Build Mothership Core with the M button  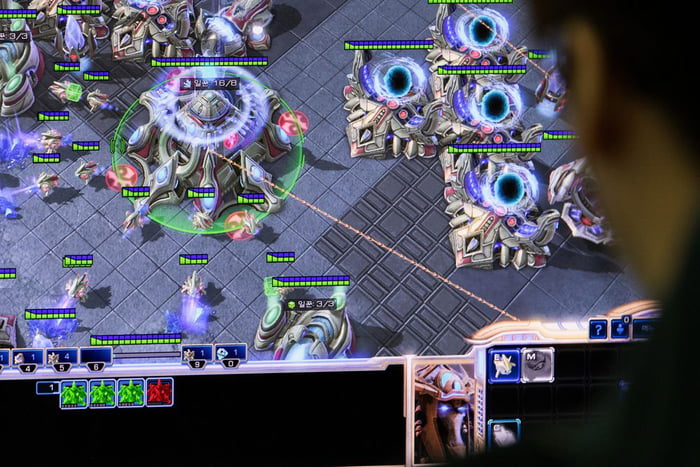pyautogui.click(x=537, y=364)
